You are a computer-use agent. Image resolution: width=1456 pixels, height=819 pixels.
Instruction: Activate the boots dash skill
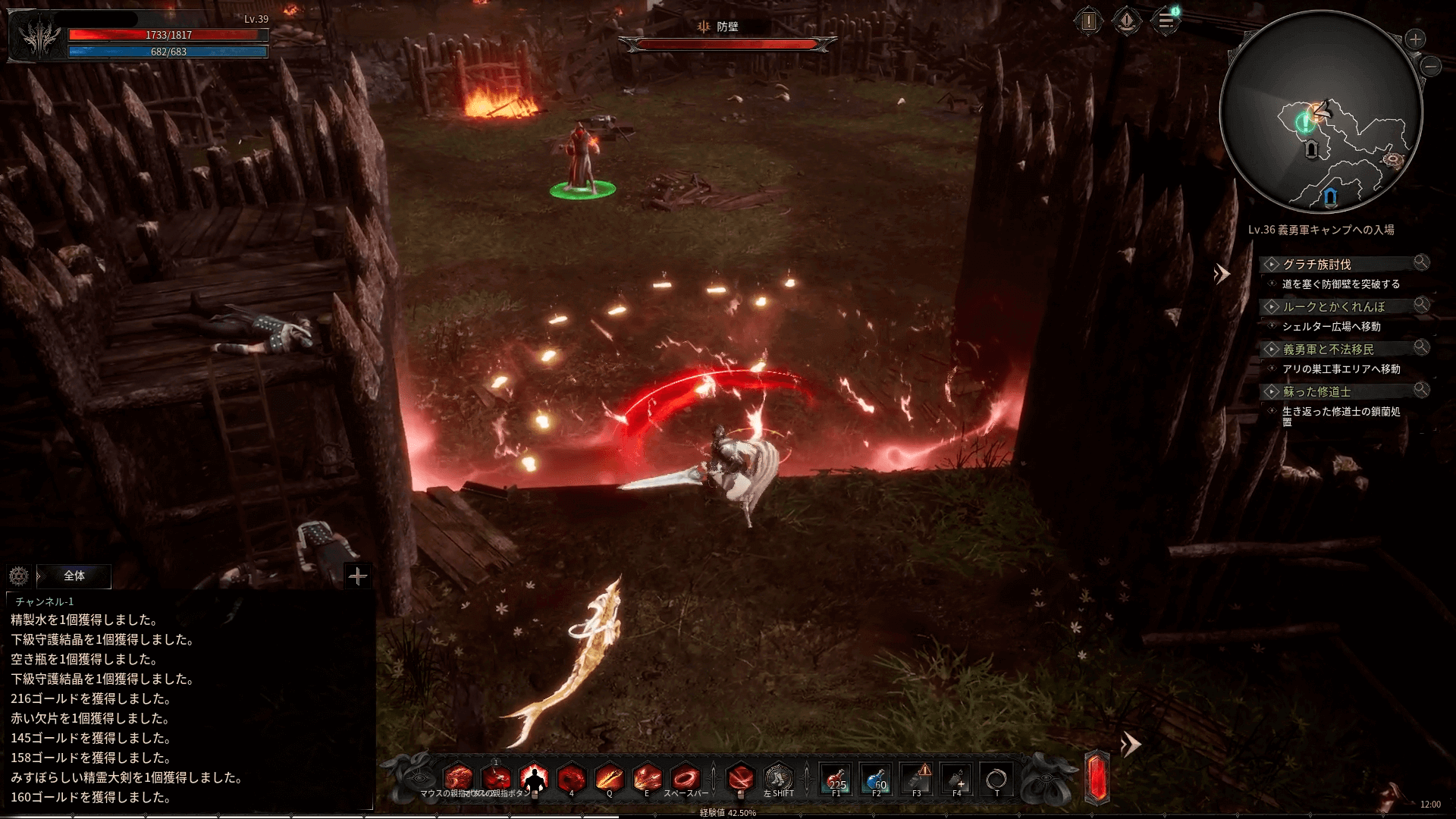point(777,779)
